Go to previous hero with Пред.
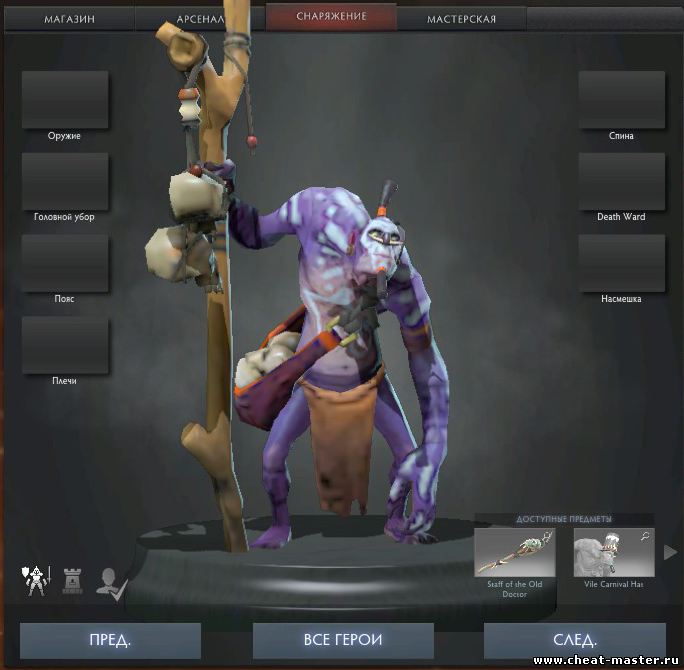 (110, 640)
